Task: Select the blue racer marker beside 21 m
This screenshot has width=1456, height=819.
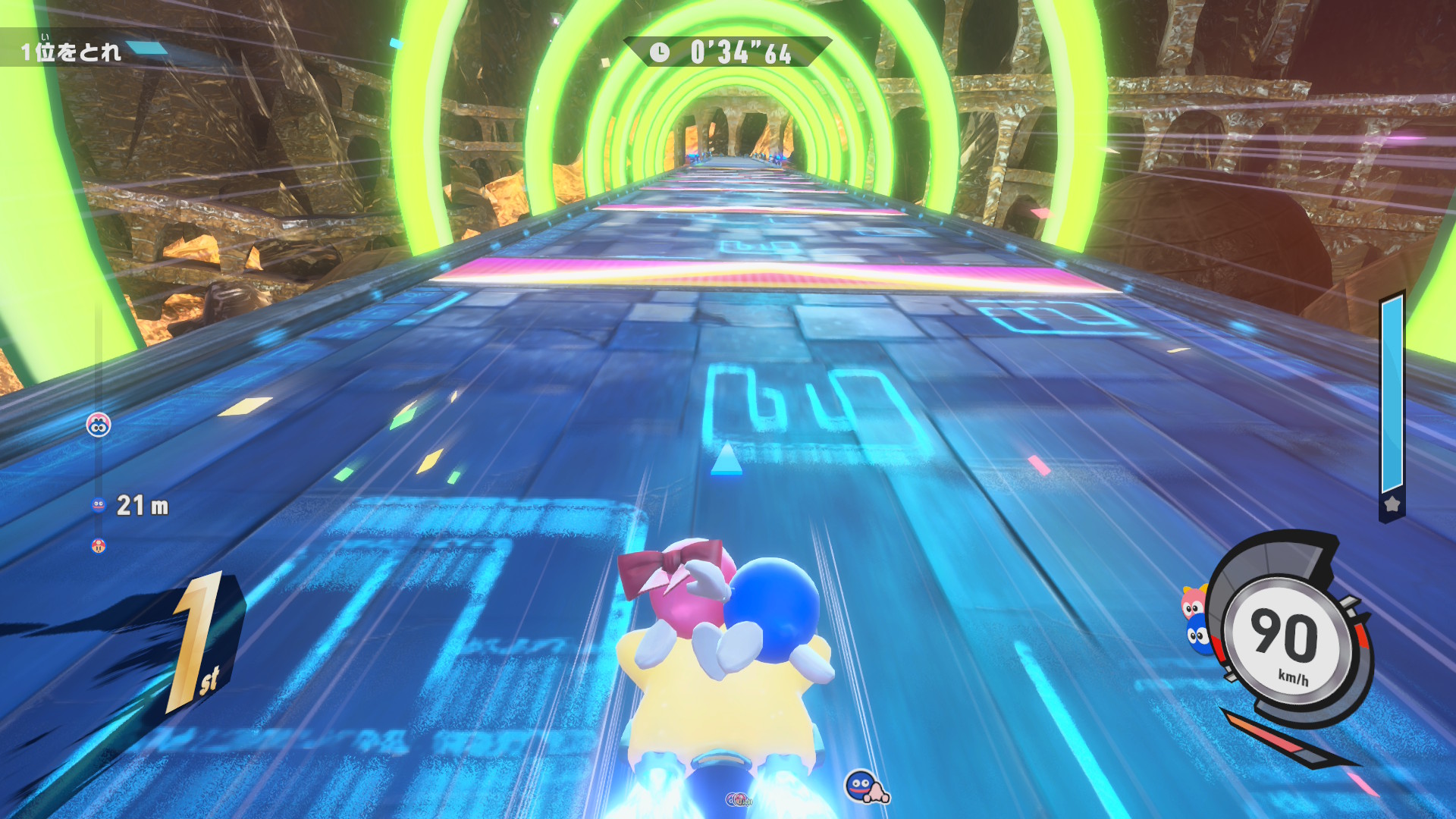Action: pyautogui.click(x=99, y=505)
